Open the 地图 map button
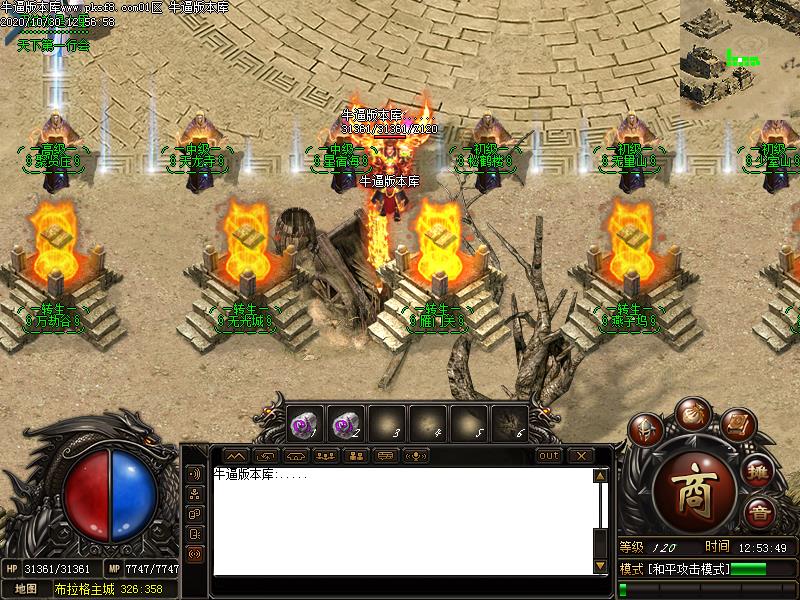The image size is (800, 600). pos(26,588)
